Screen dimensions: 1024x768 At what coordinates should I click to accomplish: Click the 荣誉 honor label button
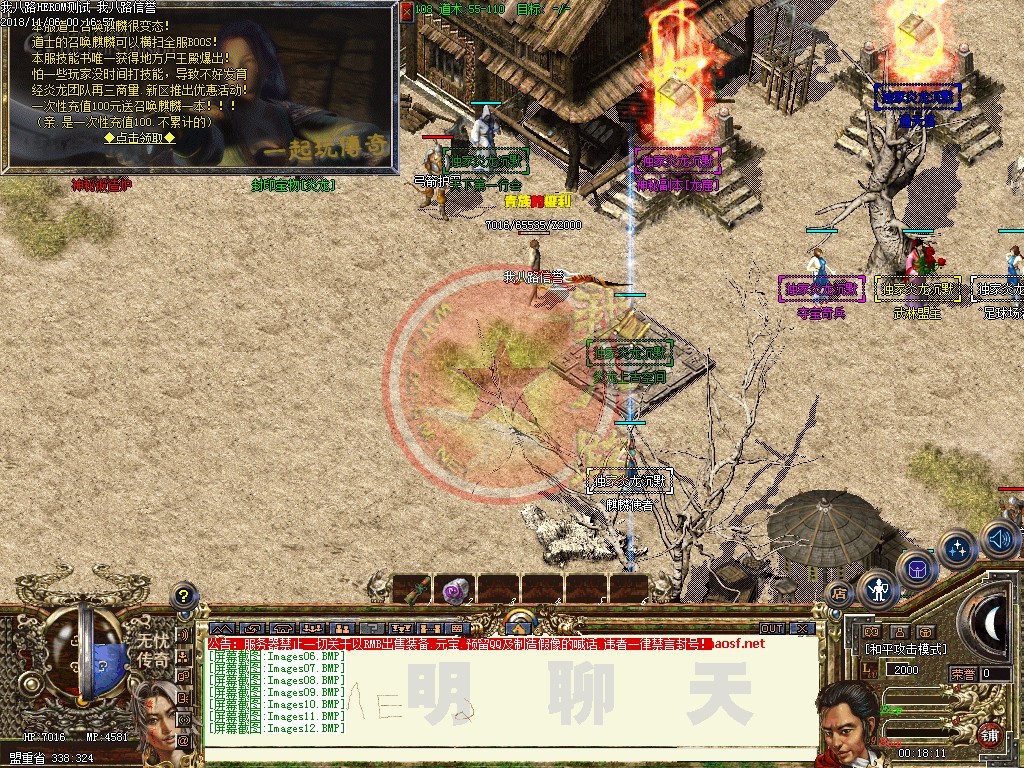[963, 674]
